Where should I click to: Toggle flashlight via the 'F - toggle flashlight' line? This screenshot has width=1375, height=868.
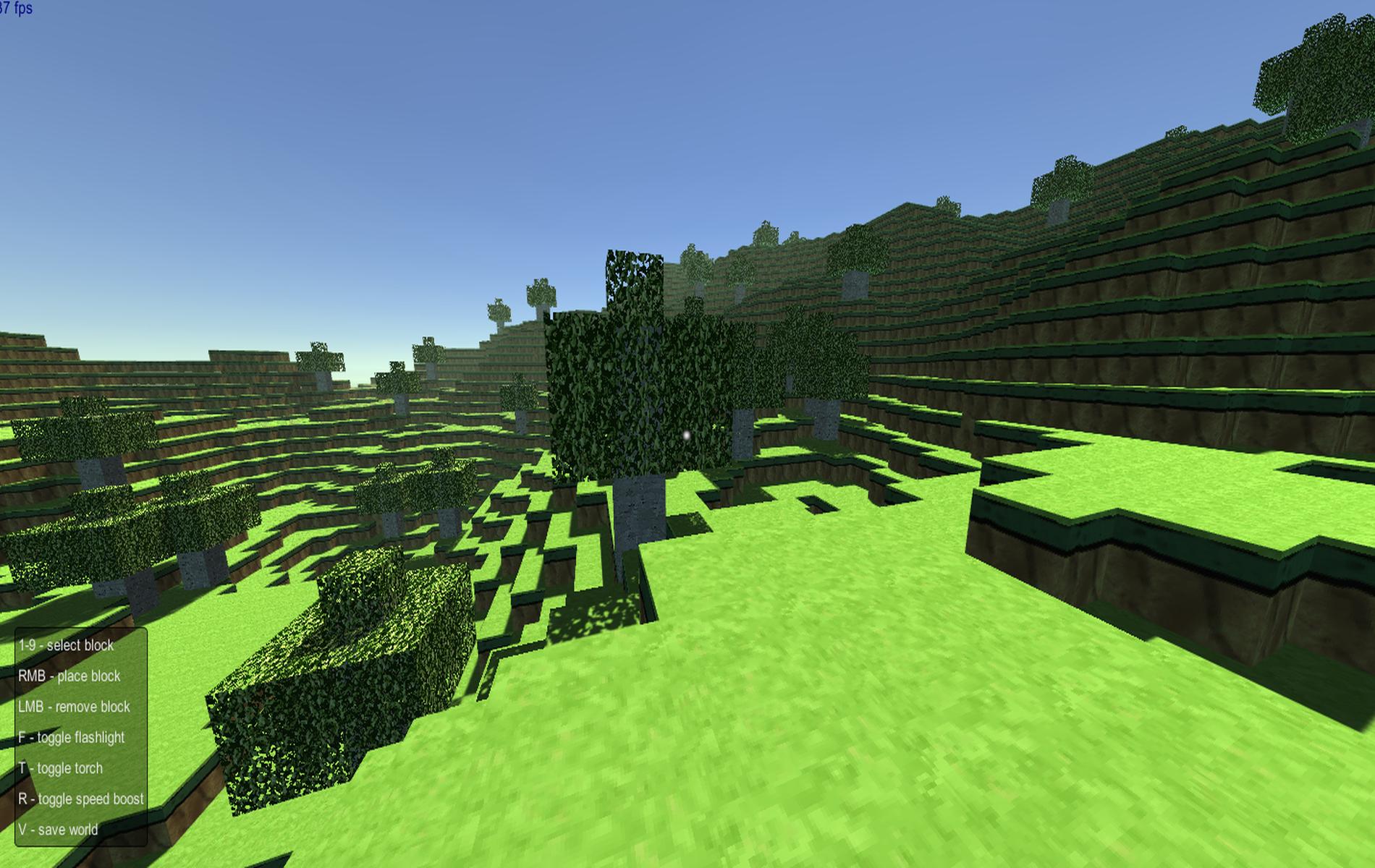point(72,738)
